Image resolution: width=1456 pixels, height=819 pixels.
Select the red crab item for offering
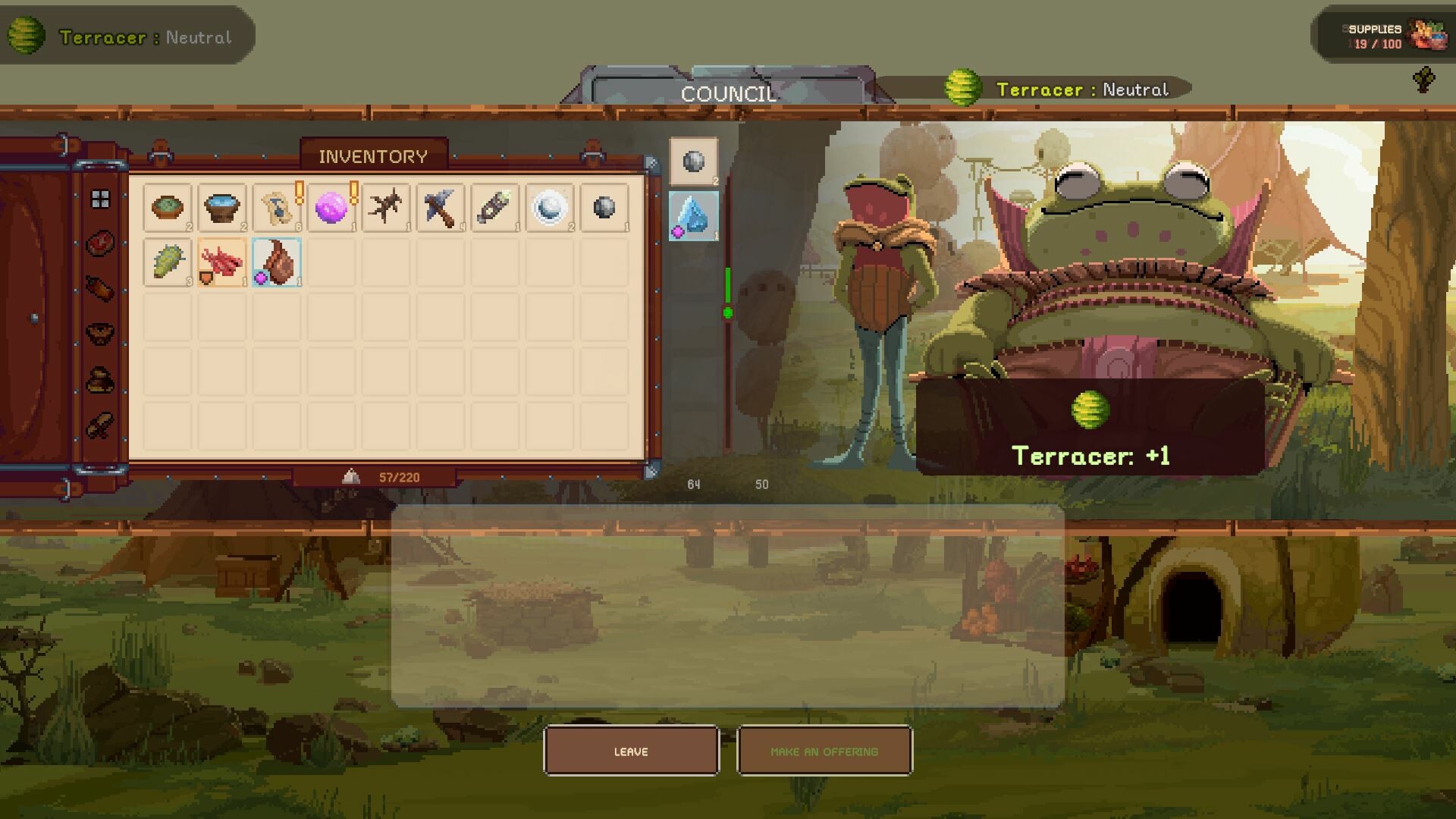click(221, 265)
